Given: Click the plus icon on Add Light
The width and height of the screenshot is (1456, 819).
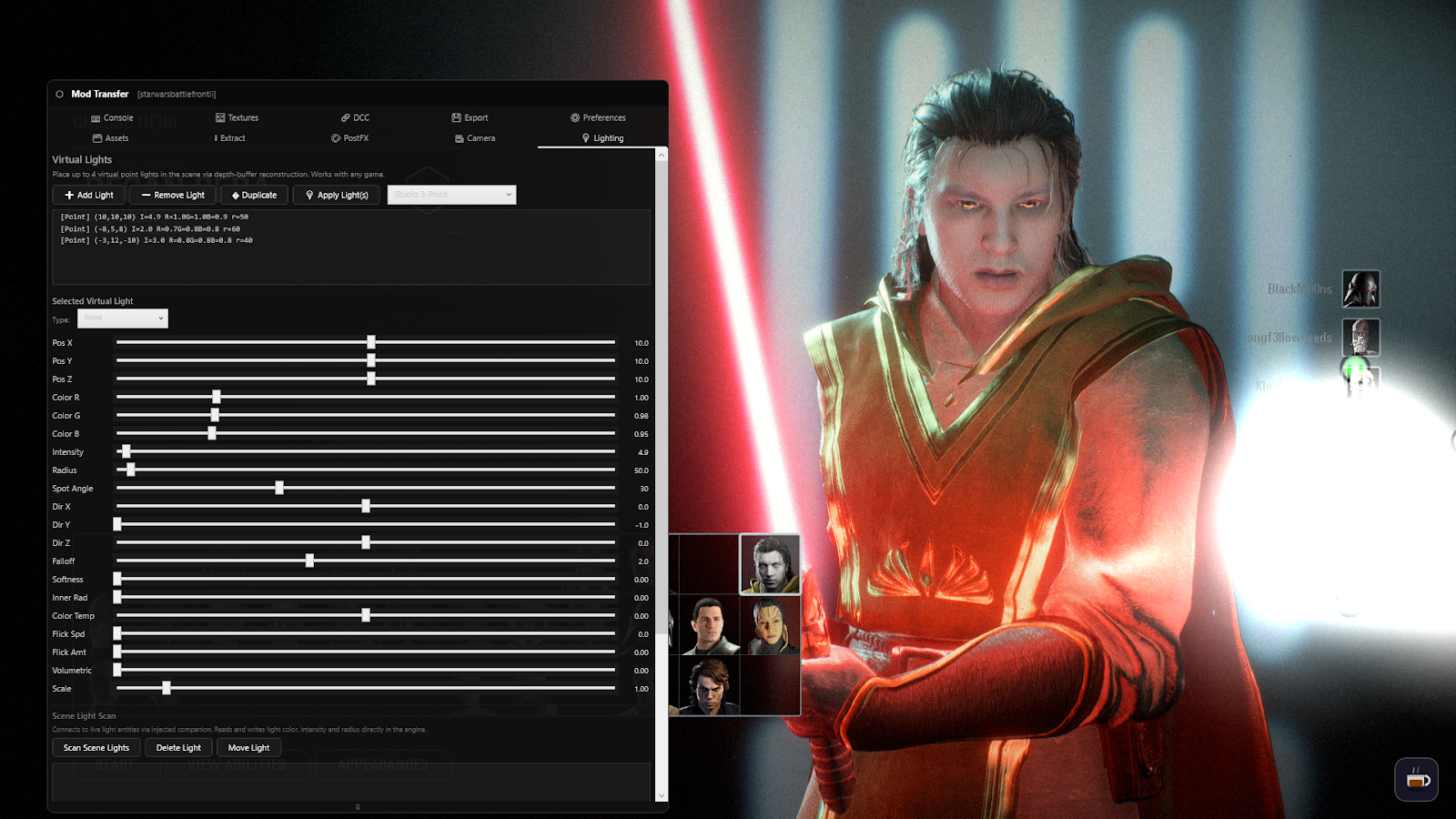Looking at the screenshot, I should [68, 195].
